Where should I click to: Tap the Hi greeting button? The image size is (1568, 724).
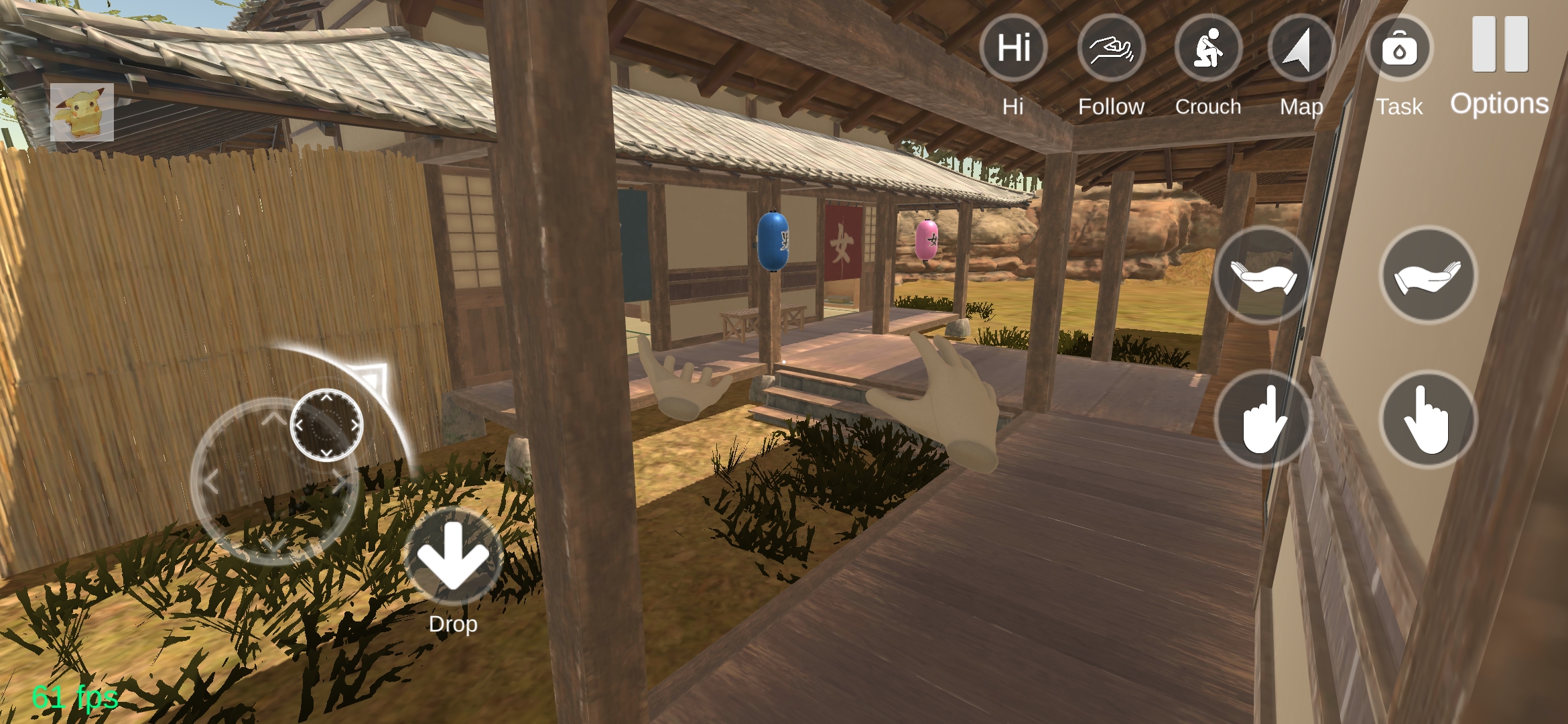tap(1013, 48)
